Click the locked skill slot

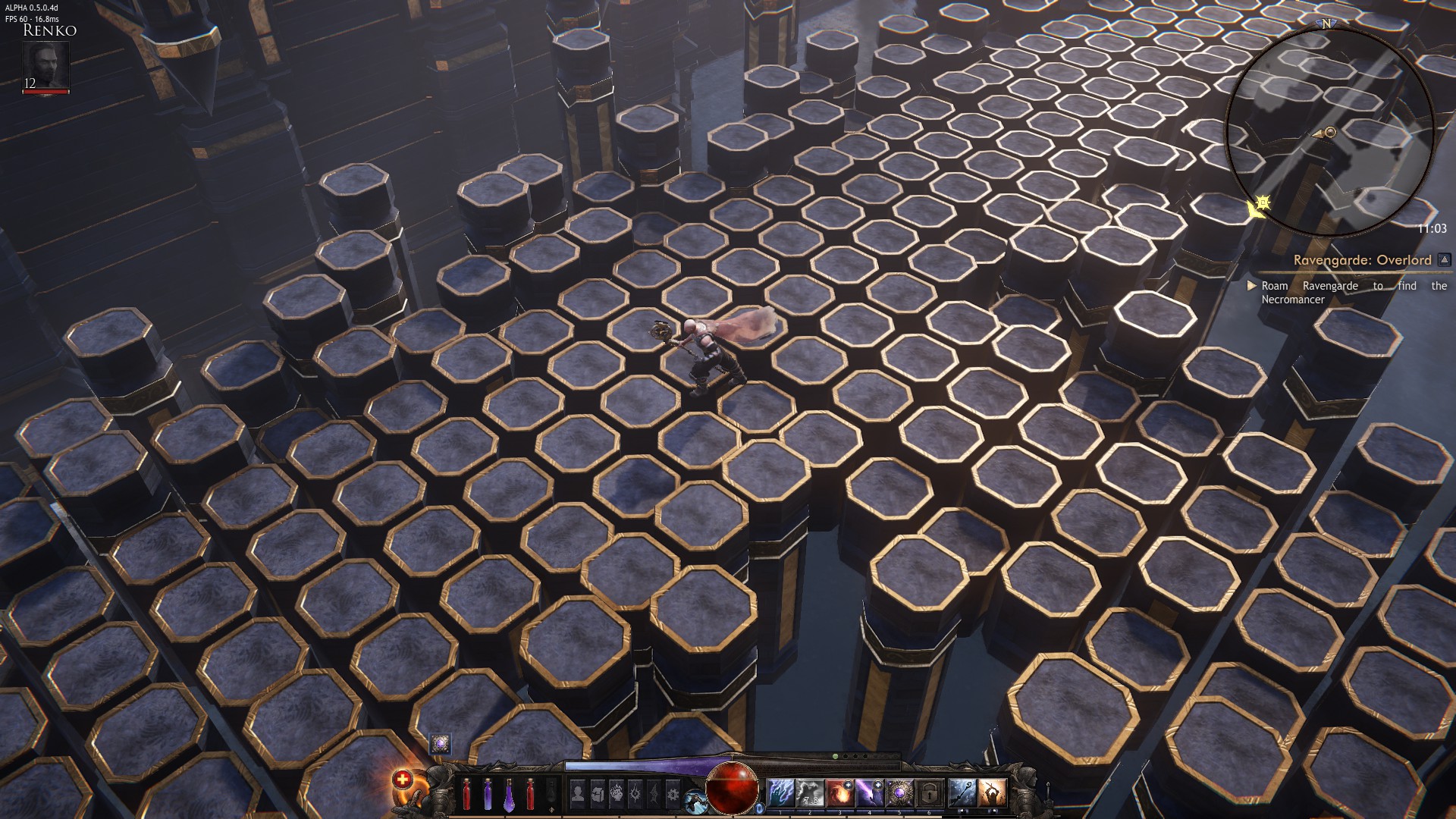930,794
